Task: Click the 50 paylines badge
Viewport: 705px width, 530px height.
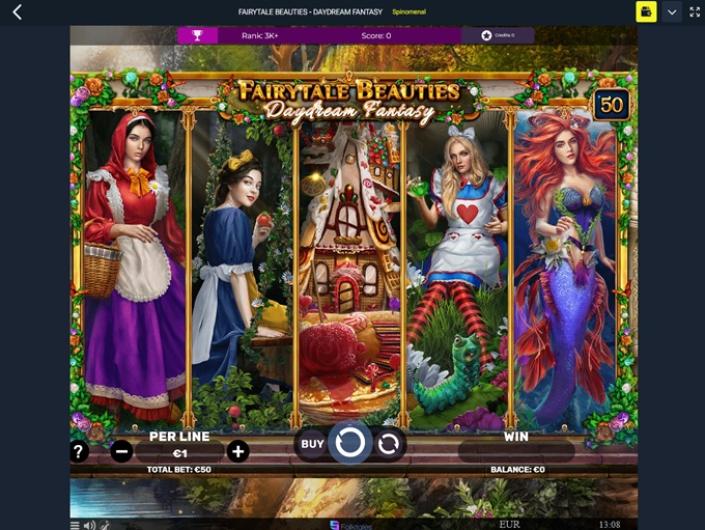Action: 610,105
